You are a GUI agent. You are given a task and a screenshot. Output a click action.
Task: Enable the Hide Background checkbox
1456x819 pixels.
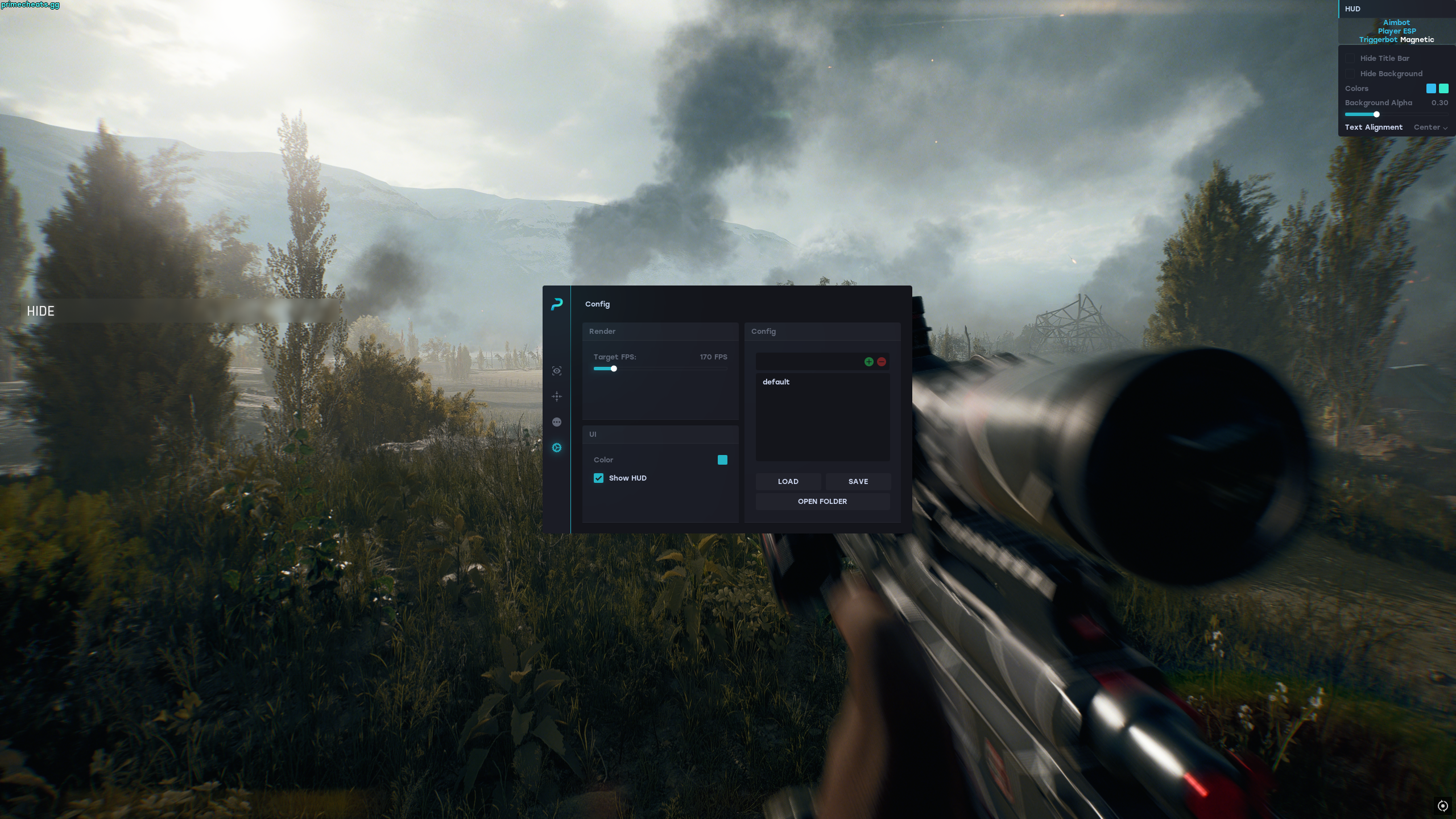coord(1350,74)
